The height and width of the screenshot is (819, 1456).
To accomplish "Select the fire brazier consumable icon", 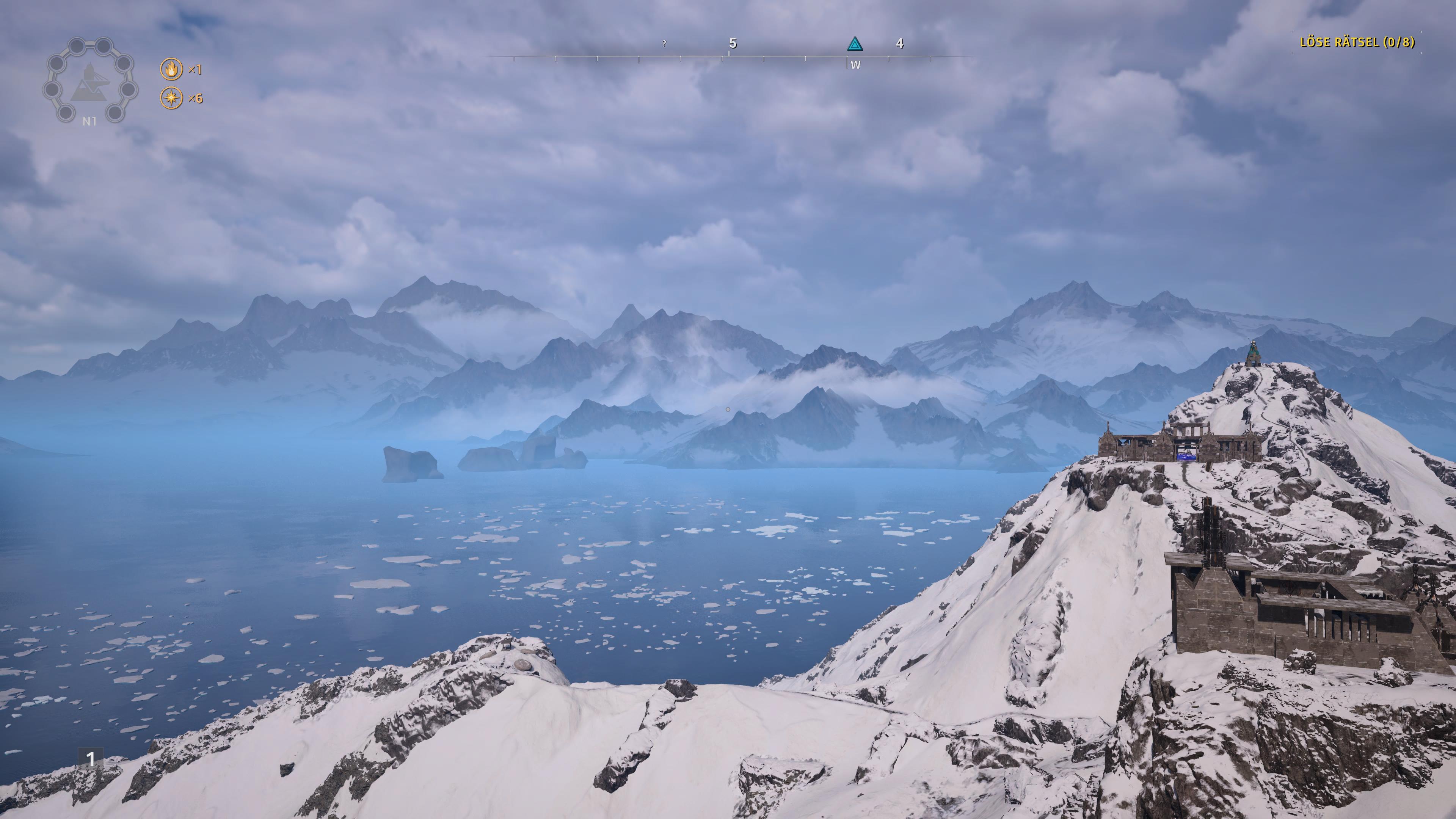I will coord(171,69).
